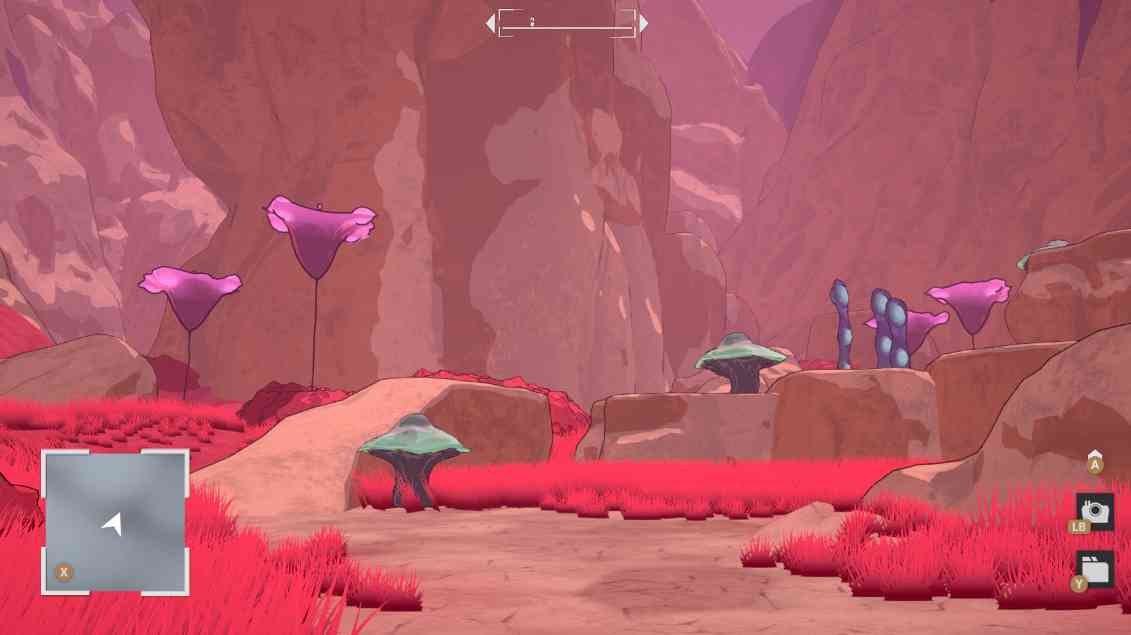Click the compass bar's right arrow
1131x635 pixels.
coord(643,23)
